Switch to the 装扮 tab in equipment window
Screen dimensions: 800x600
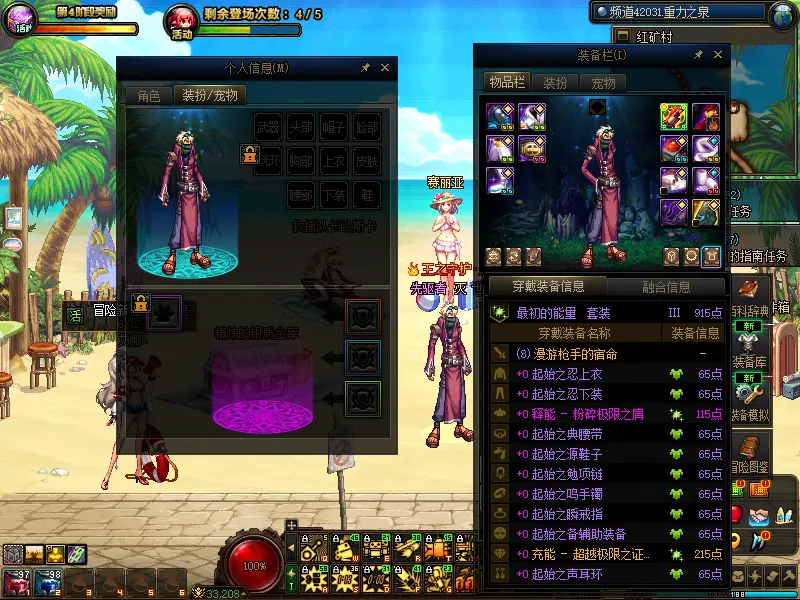pos(555,82)
